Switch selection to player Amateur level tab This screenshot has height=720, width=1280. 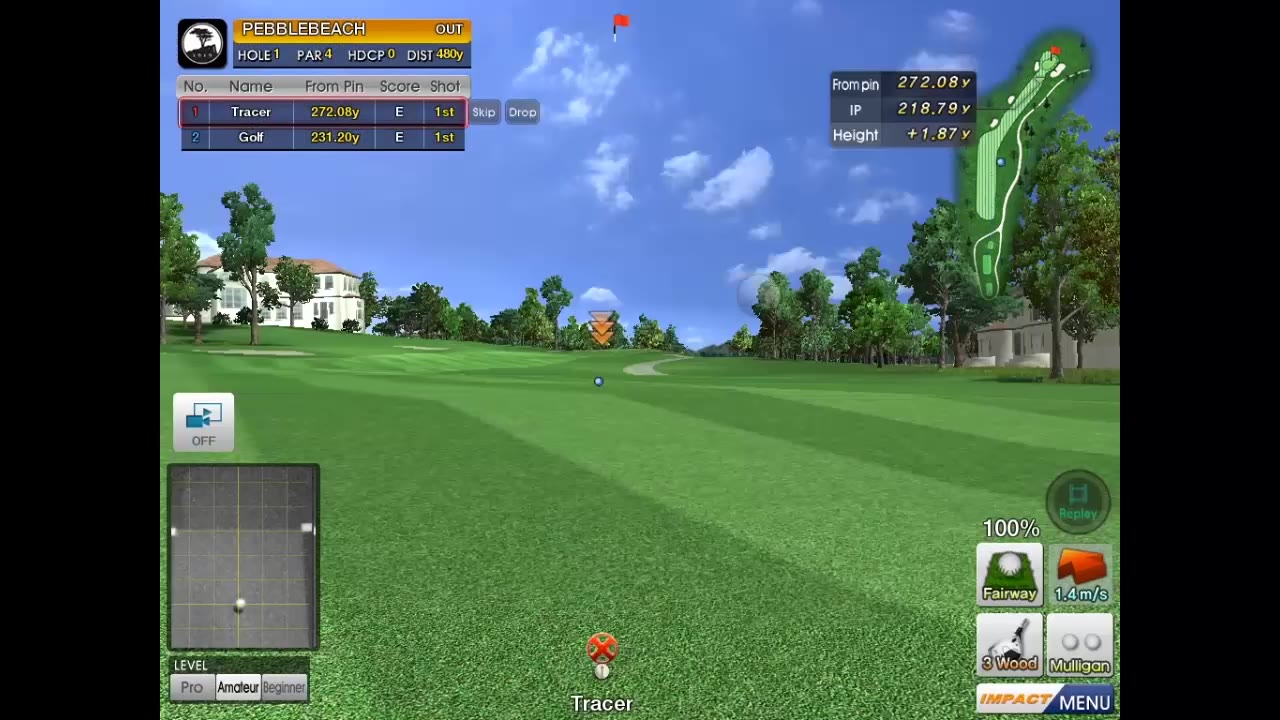point(238,687)
